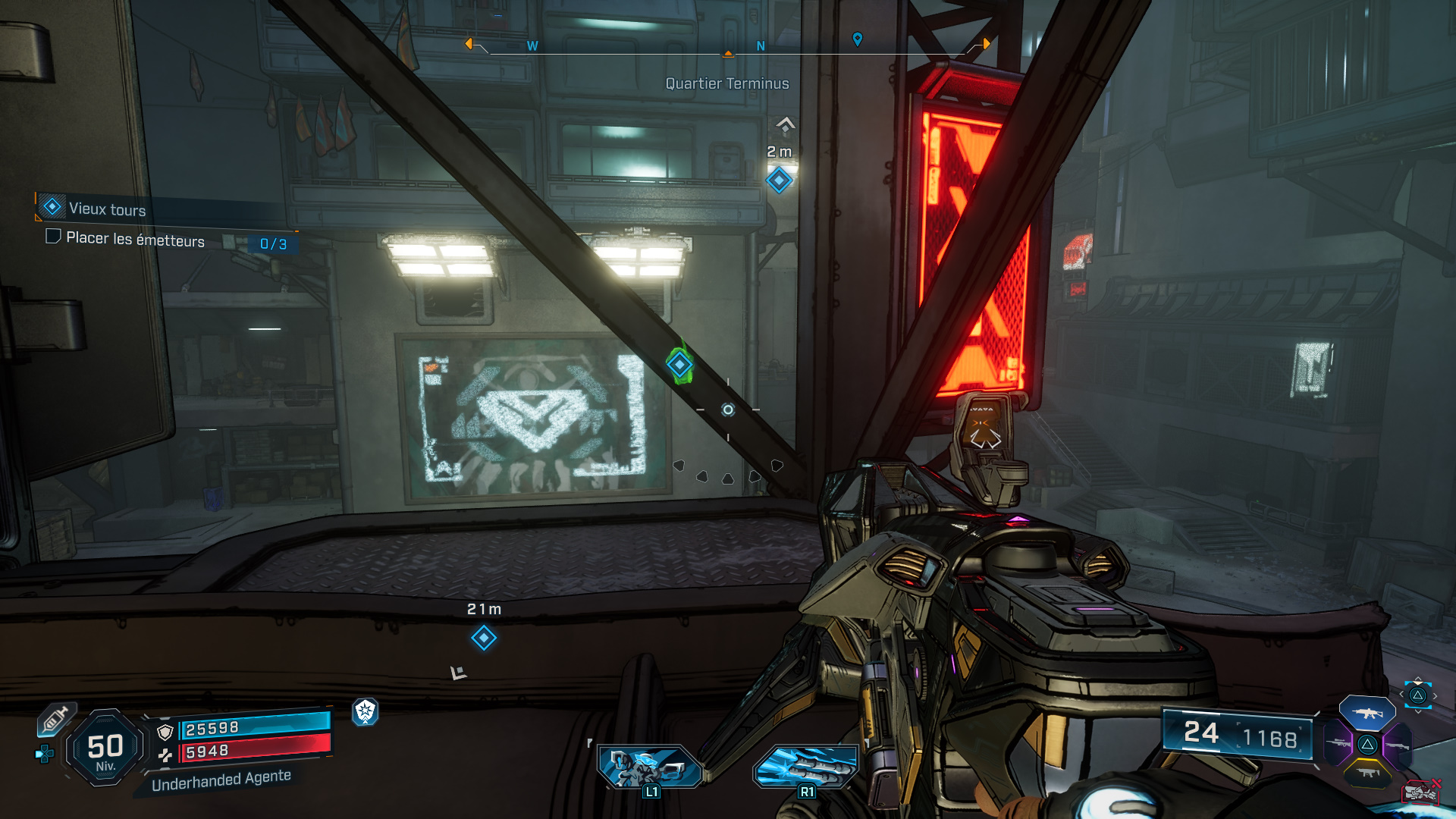Screen dimensions: 1456x819
Task: Click the 2 m waypoint marker
Action: click(x=778, y=180)
